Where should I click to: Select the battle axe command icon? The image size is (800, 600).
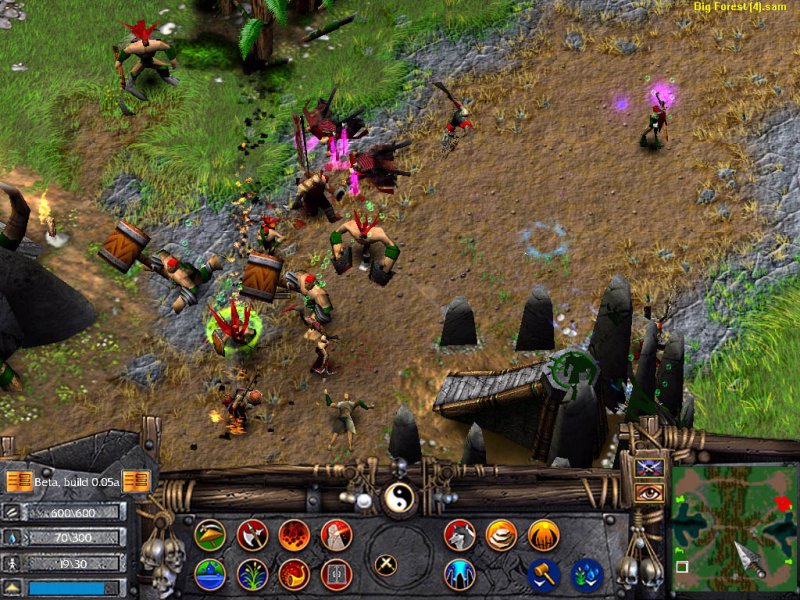[x=252, y=535]
